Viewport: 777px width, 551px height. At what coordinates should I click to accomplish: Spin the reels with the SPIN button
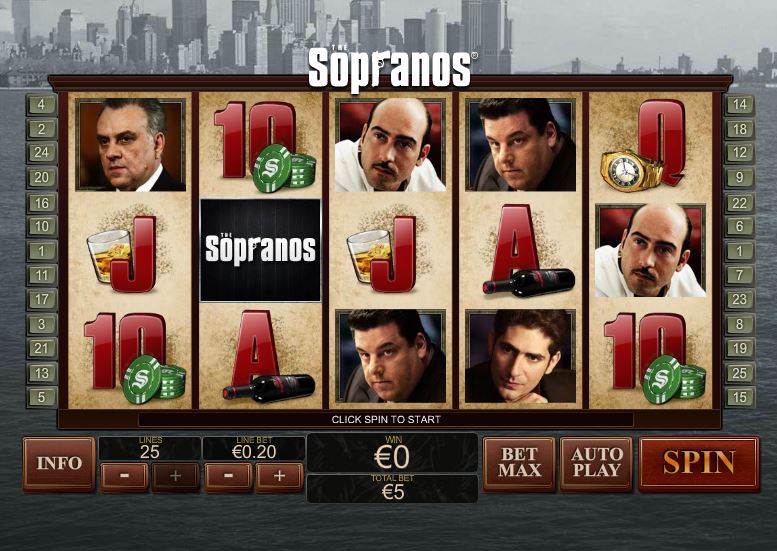tap(698, 463)
